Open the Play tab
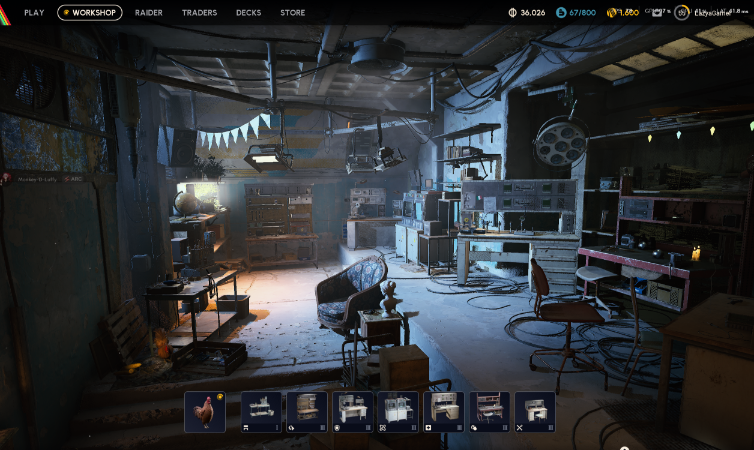The image size is (754, 450). pos(34,13)
